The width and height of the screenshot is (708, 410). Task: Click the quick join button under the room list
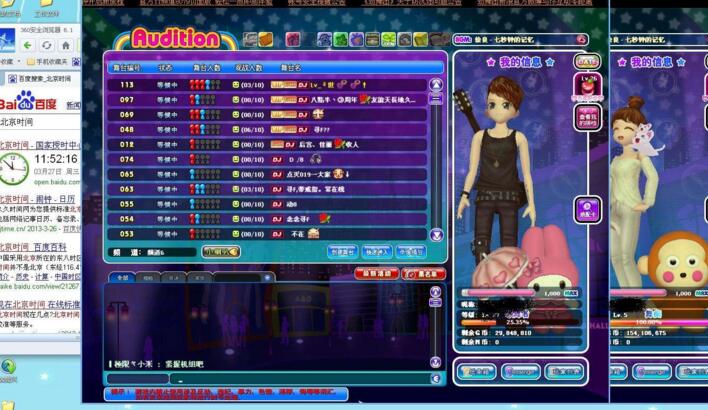(x=376, y=253)
